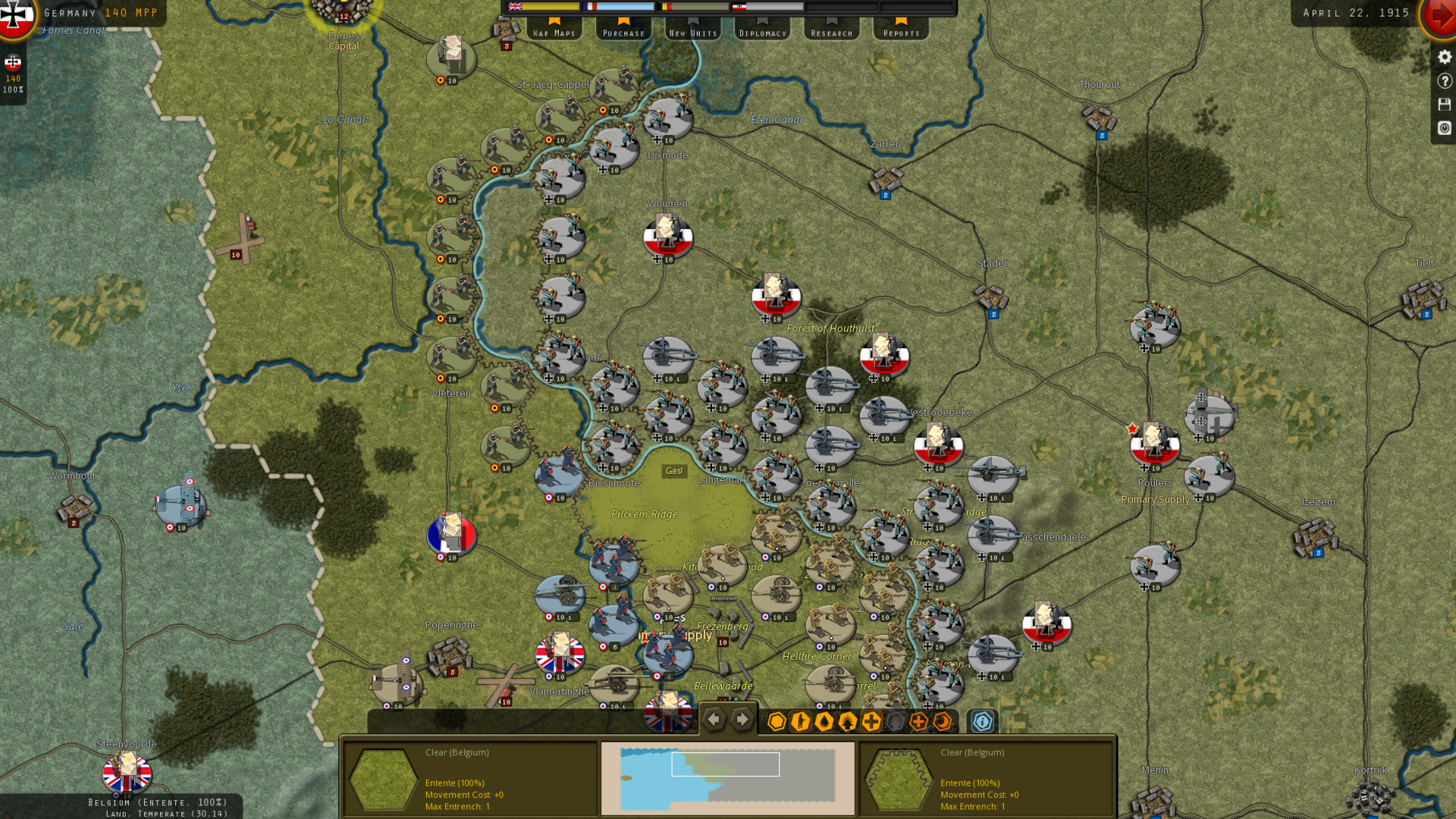The width and height of the screenshot is (1456, 819).
Task: Open the Reports menu
Action: [901, 29]
